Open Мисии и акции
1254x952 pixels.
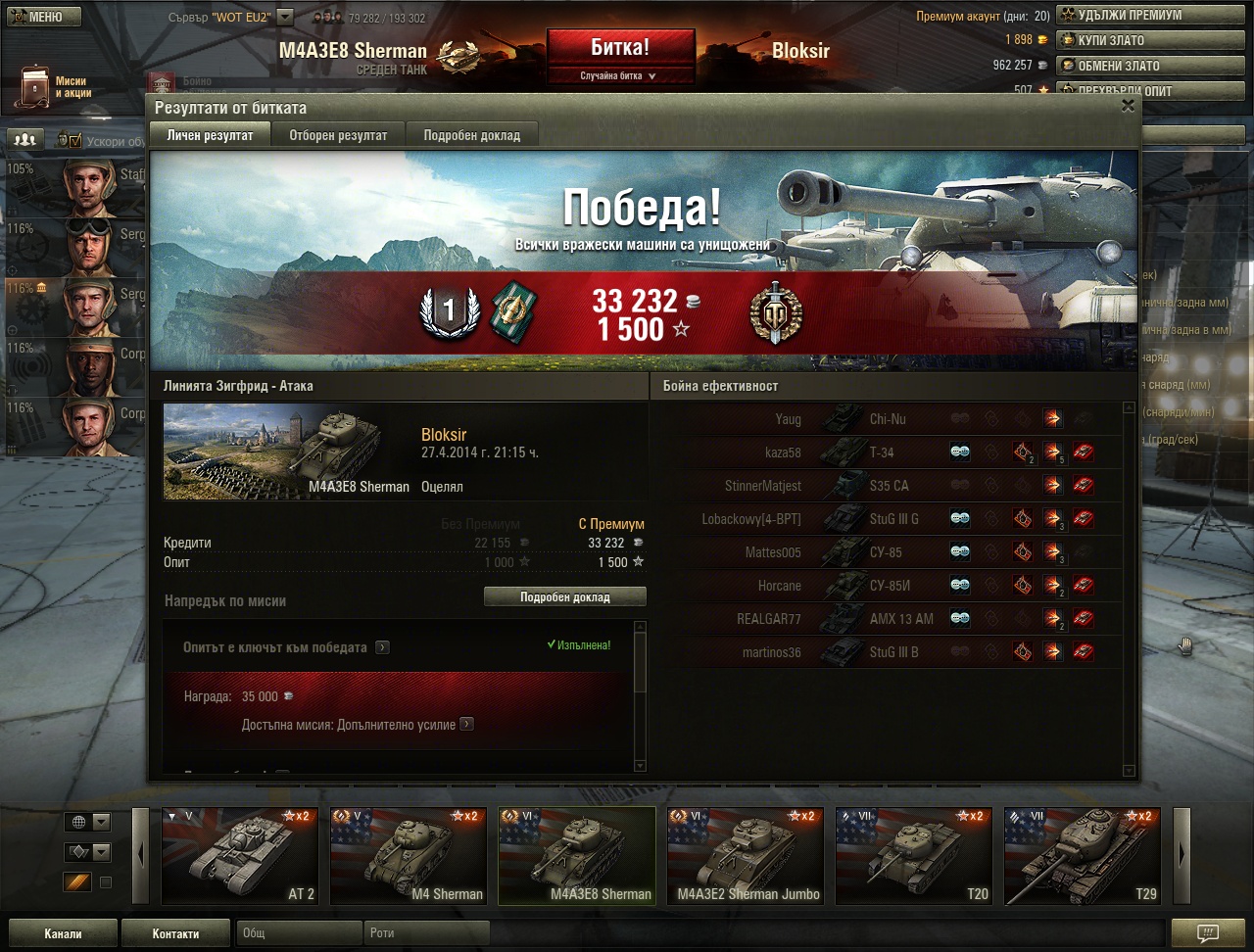pos(54,87)
